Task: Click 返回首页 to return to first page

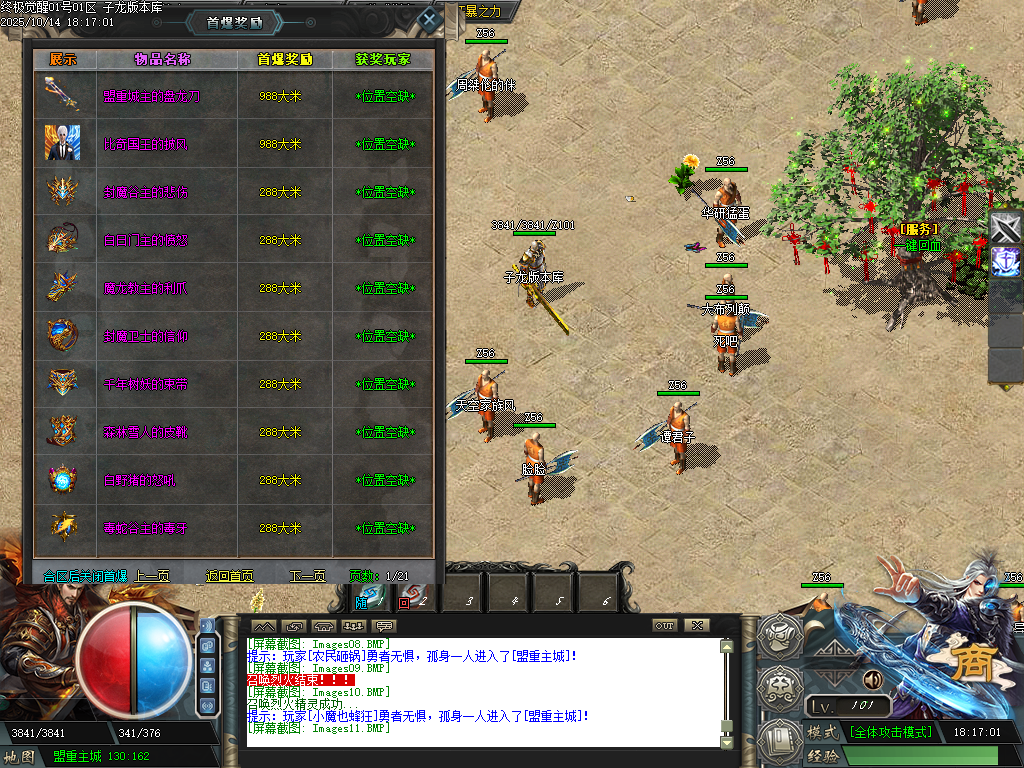Action: pyautogui.click(x=229, y=576)
